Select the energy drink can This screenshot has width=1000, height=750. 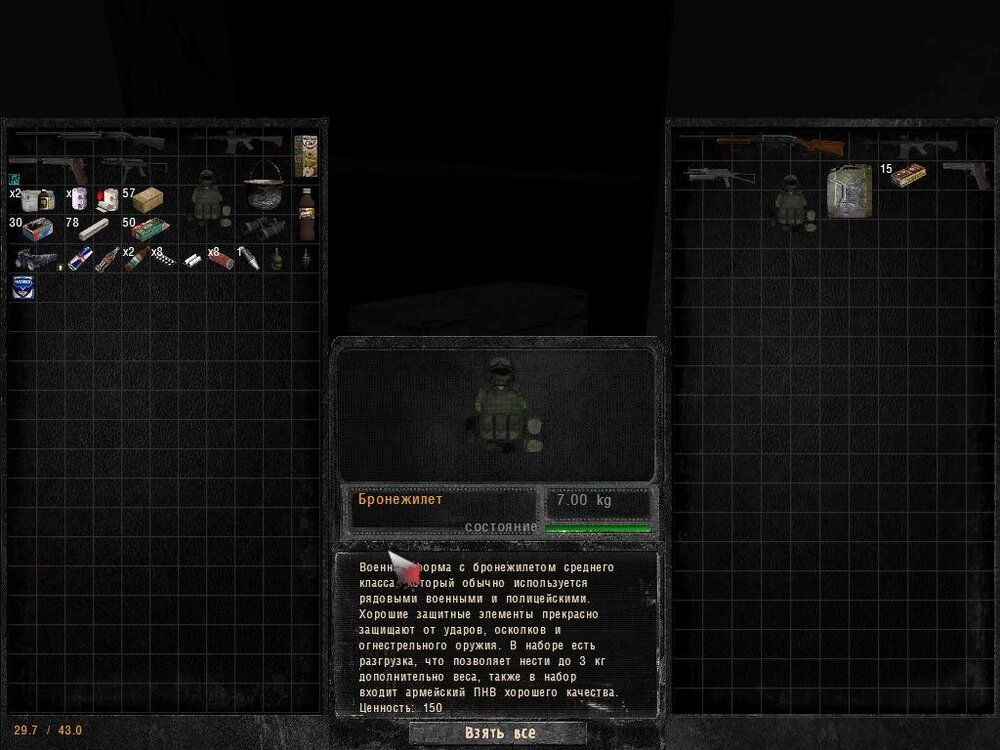tap(82, 257)
